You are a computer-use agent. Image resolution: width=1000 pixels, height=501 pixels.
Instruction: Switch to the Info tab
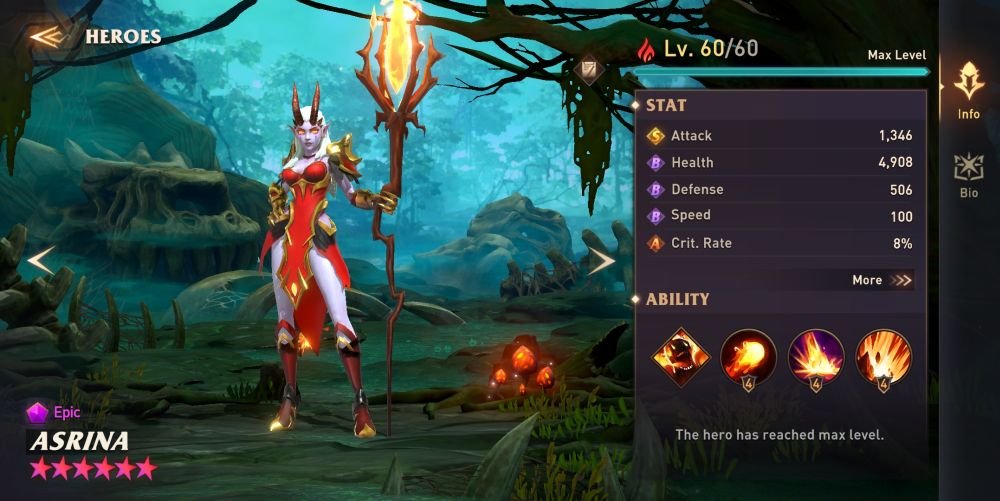pyautogui.click(x=968, y=90)
